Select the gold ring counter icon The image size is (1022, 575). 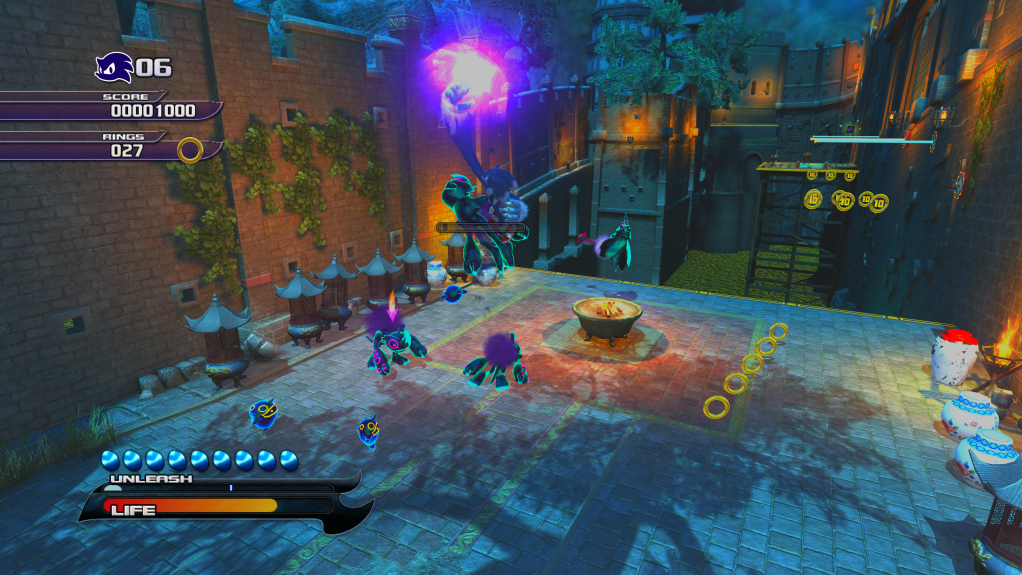point(190,150)
